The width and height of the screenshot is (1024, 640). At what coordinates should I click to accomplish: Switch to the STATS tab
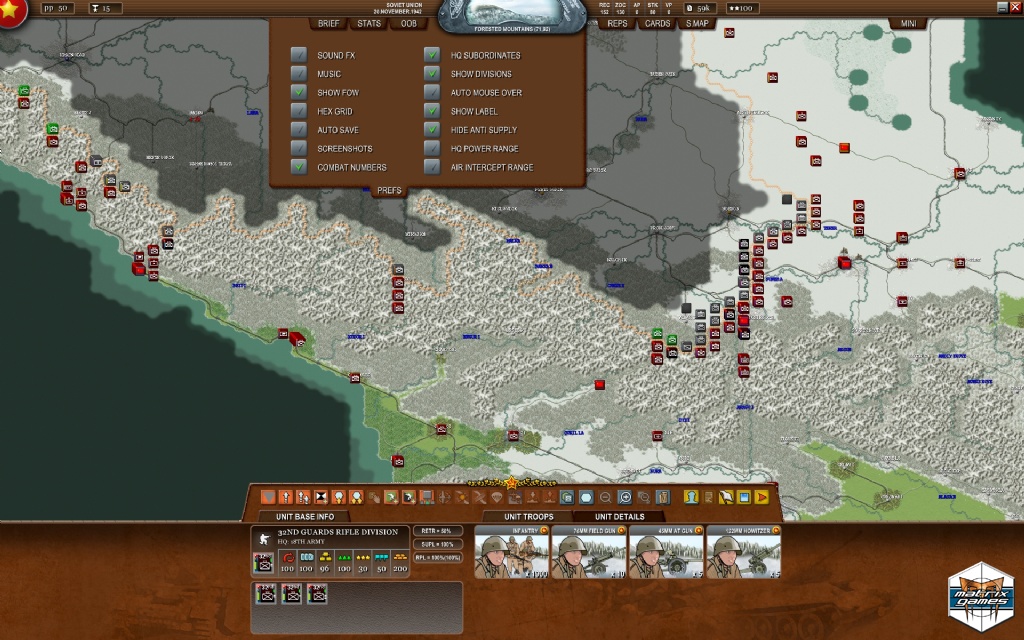click(x=369, y=23)
